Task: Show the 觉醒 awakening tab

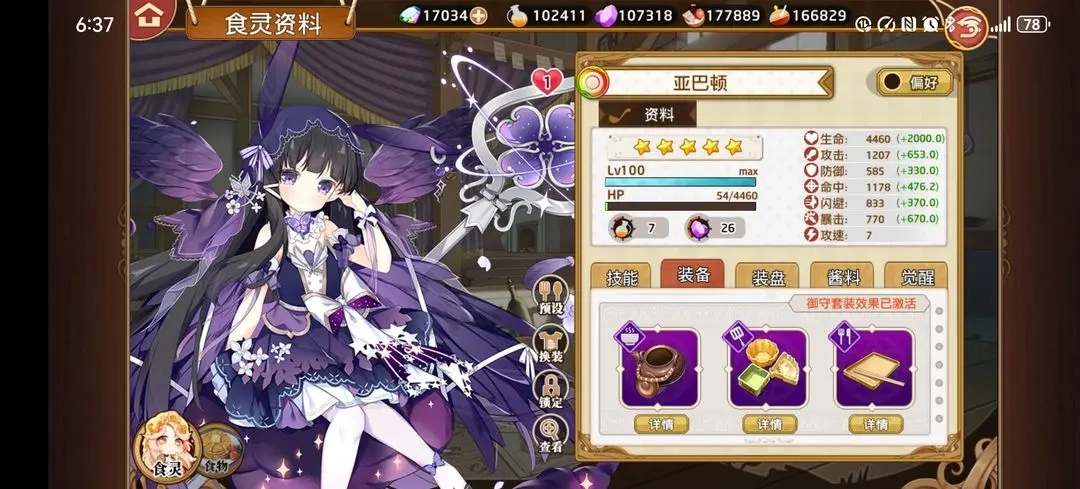Action: tap(915, 279)
